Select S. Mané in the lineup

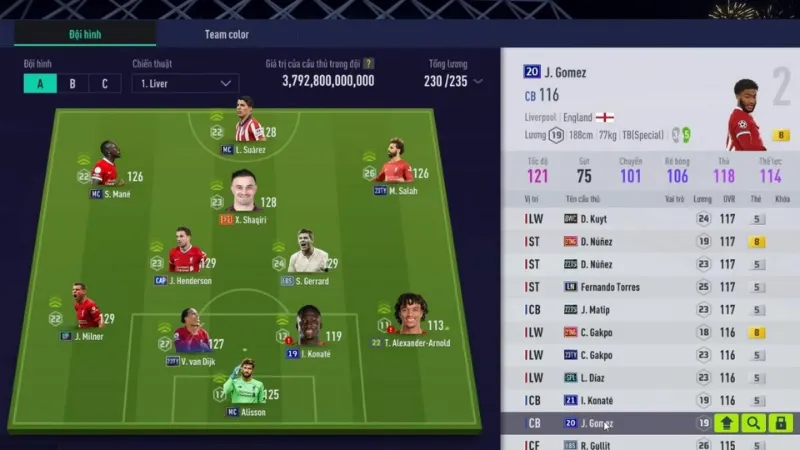pyautogui.click(x=105, y=168)
